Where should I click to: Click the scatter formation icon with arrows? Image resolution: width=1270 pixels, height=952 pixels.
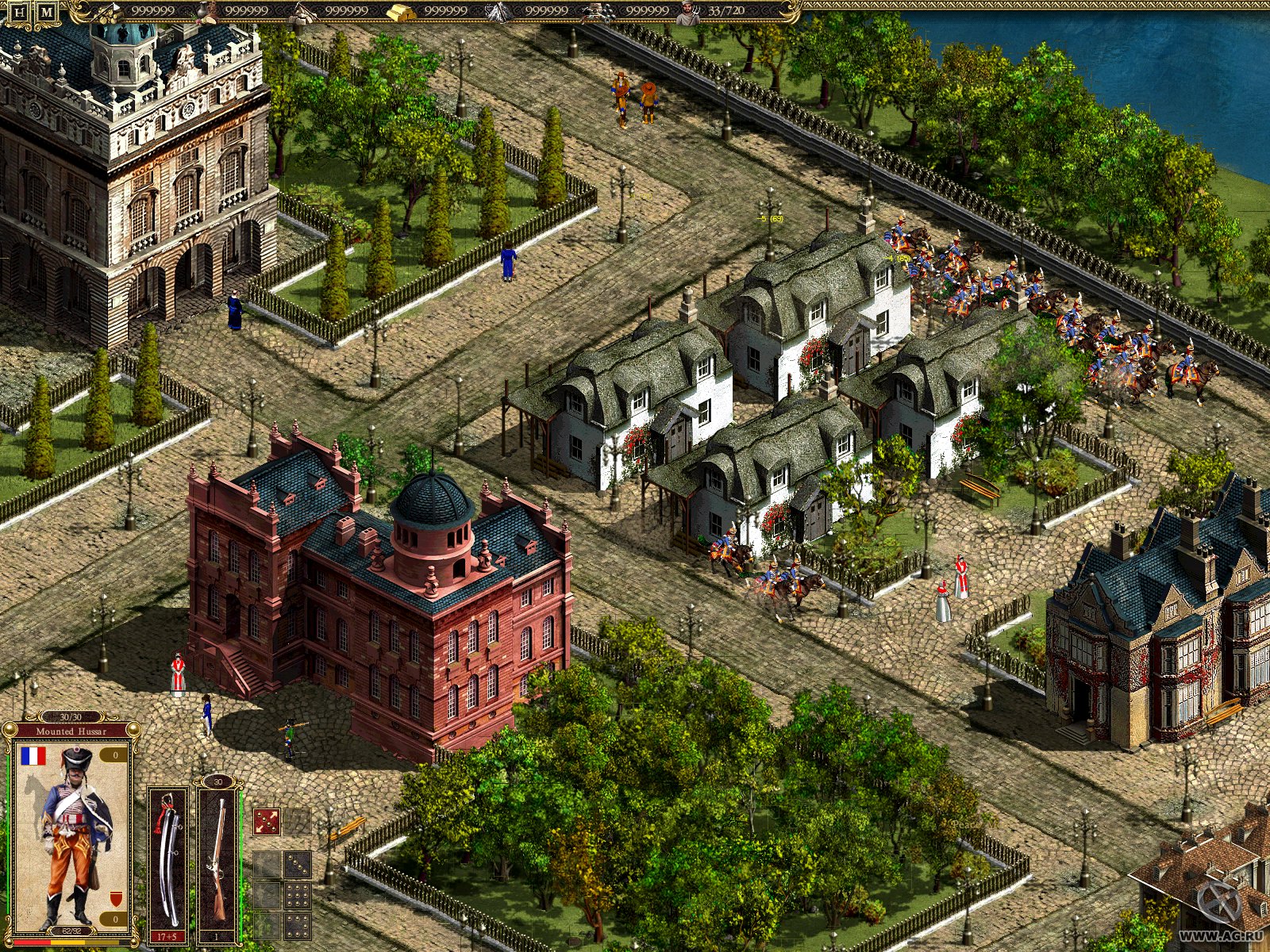click(x=267, y=822)
